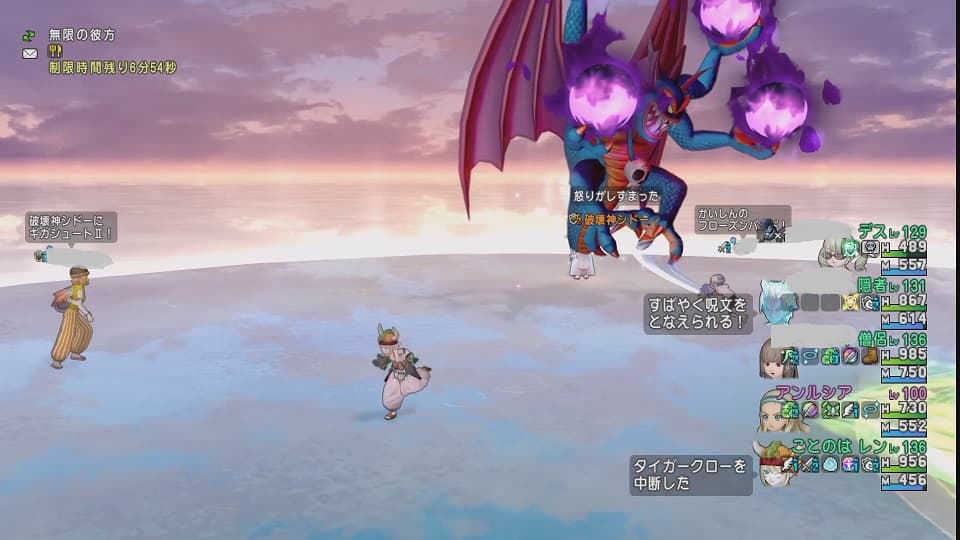Image resolution: width=960 pixels, height=540 pixels.
Task: Click the green connection status icon
Action: pos(29,35)
